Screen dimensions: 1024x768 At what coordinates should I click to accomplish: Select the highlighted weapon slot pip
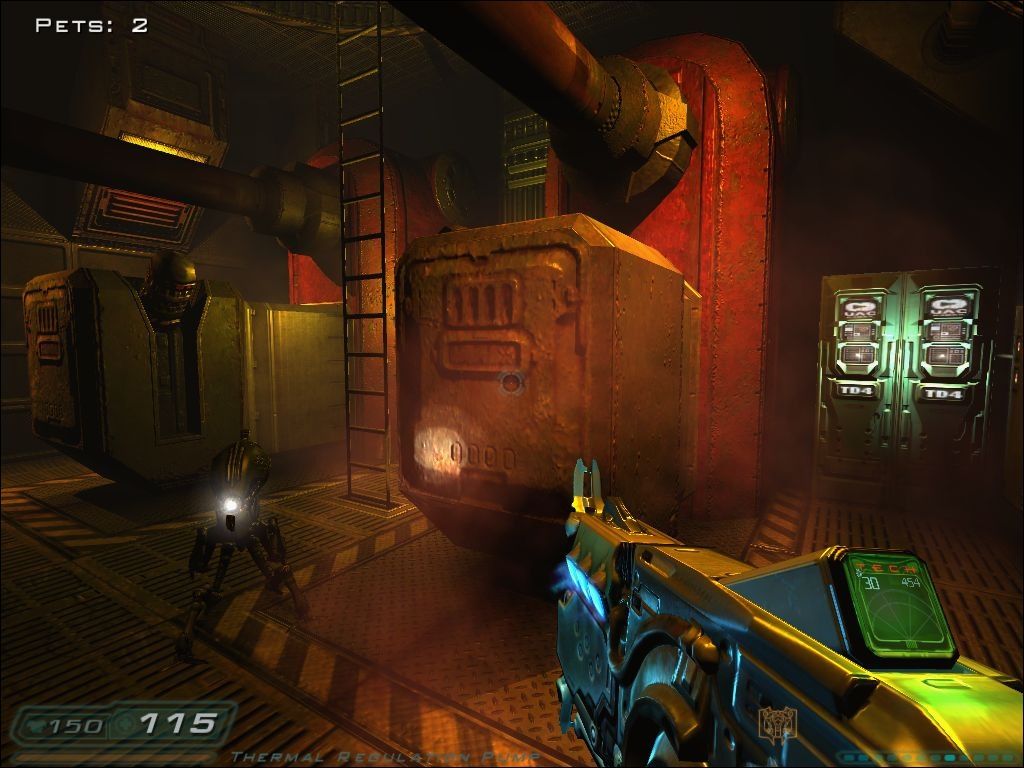(950, 758)
